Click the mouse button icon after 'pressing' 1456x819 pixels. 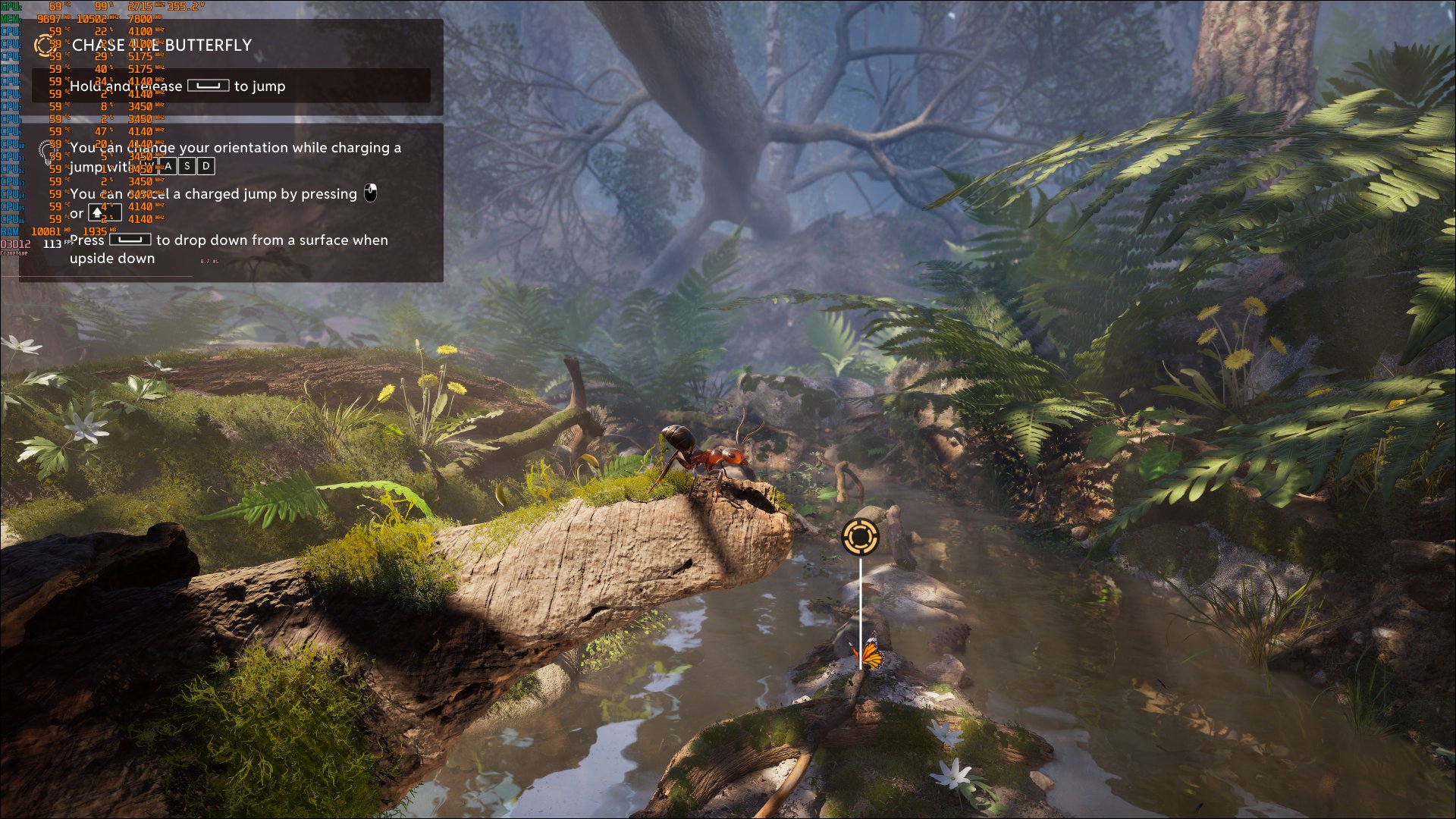coord(371,193)
